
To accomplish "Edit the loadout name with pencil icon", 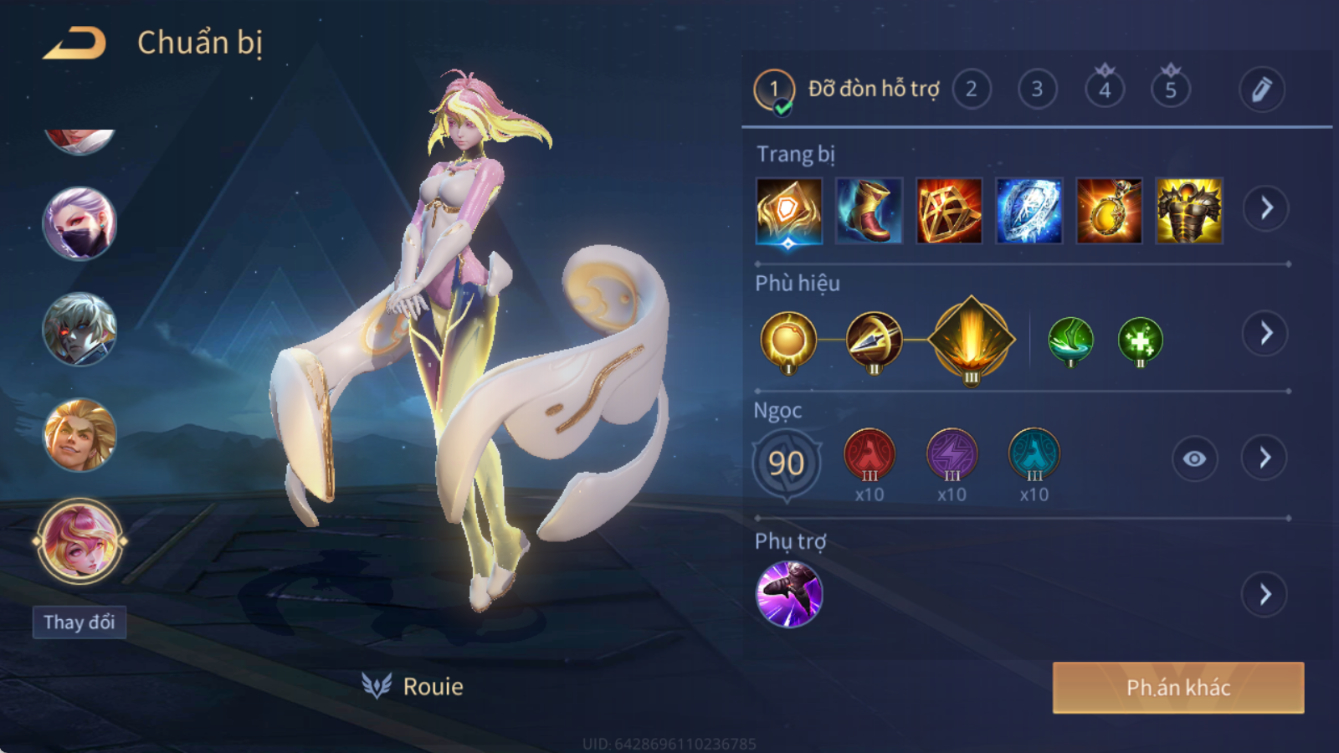I will (x=1261, y=90).
